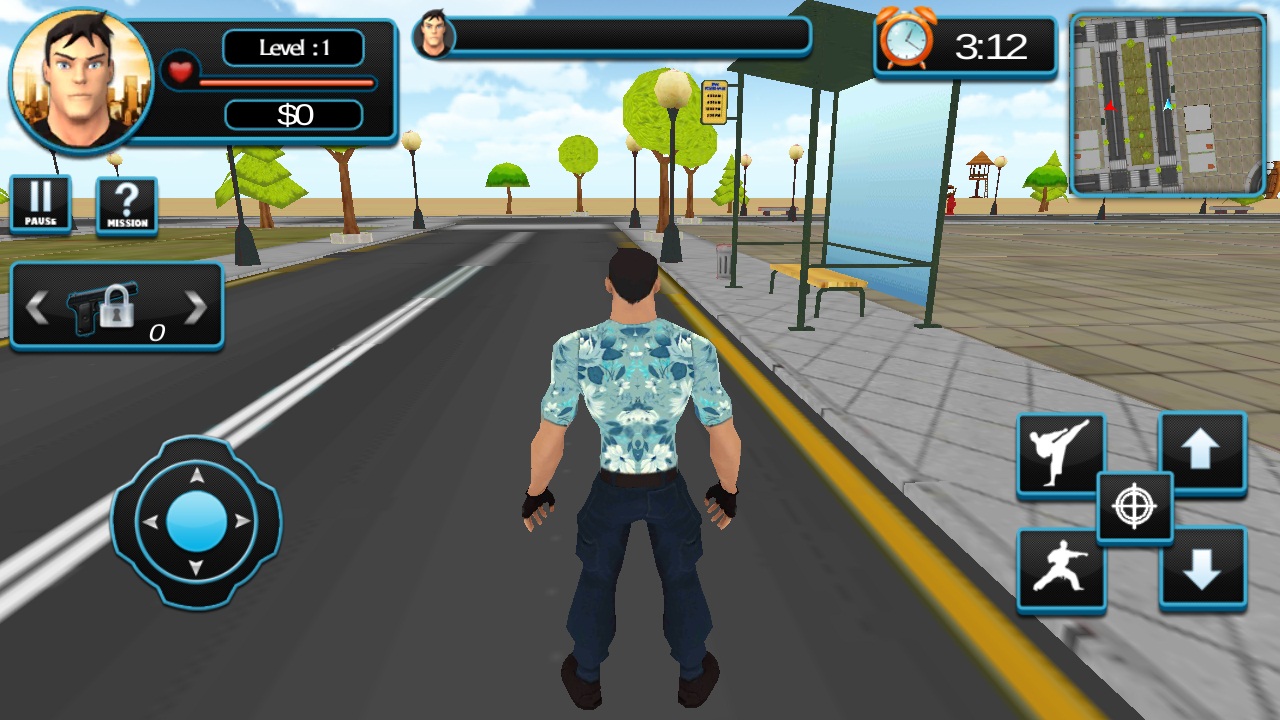Image resolution: width=1280 pixels, height=720 pixels.
Task: Click the down arrow action button
Action: 1202,568
